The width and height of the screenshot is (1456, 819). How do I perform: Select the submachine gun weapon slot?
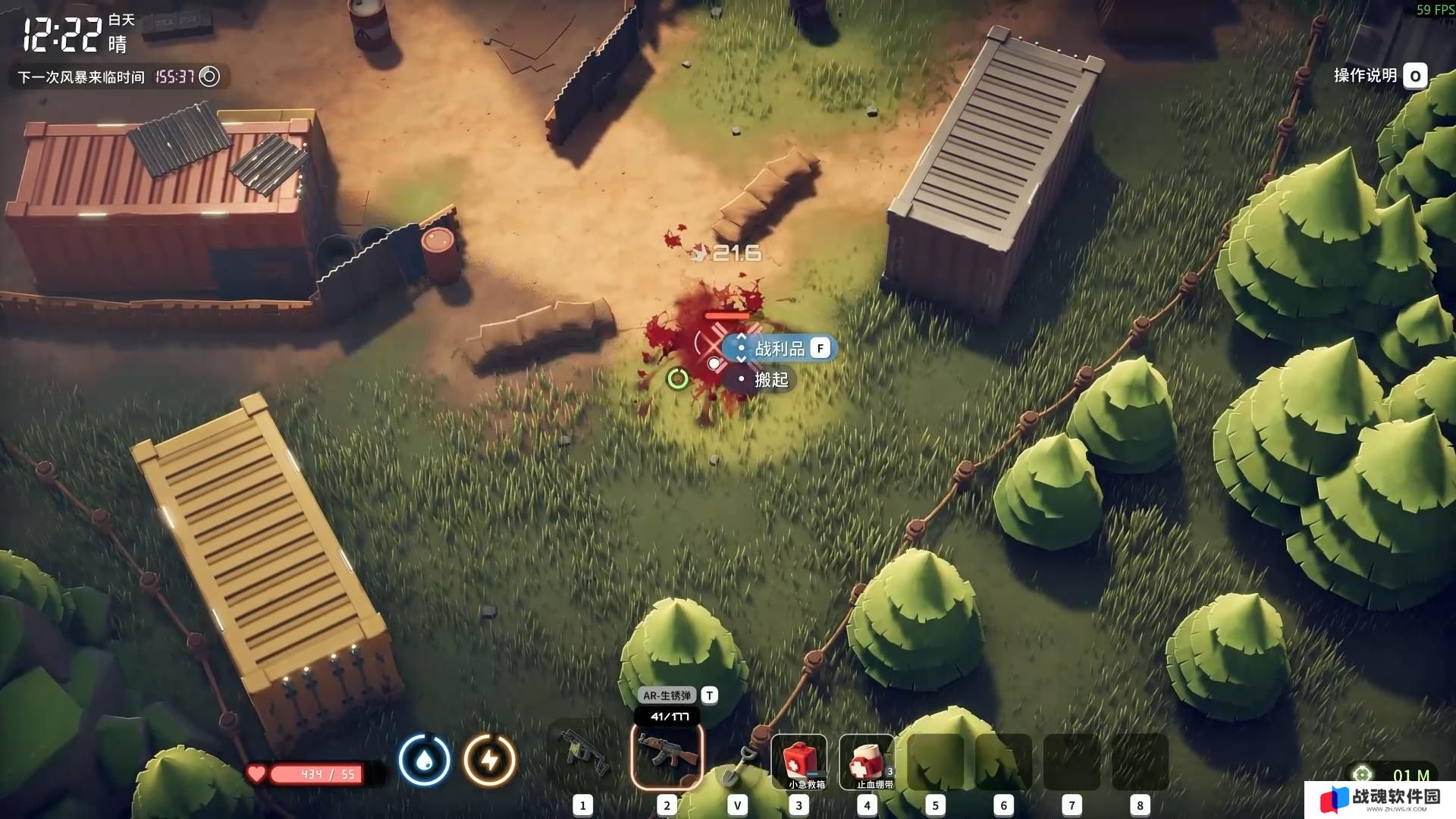point(583,755)
